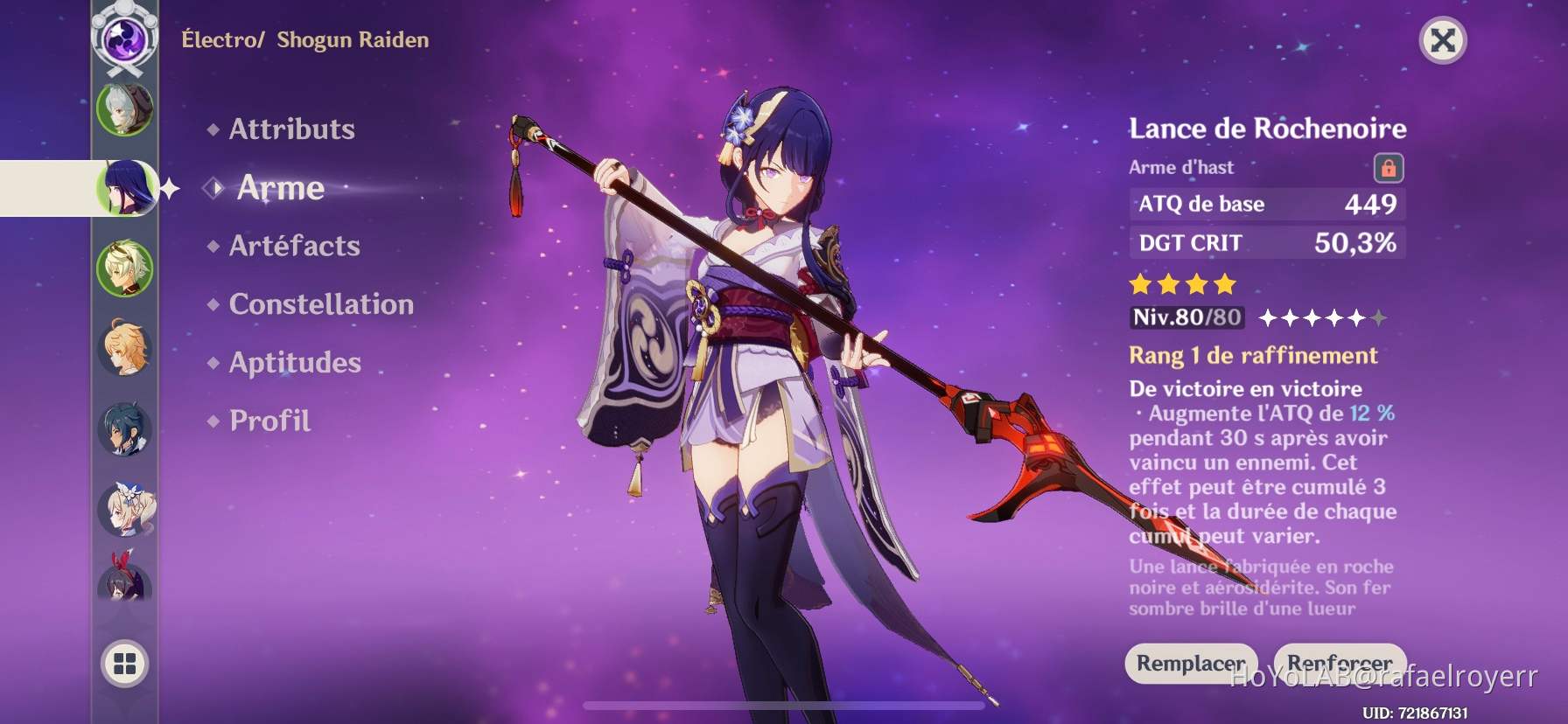This screenshot has width=1568, height=724.
Task: Select the grey-haired character portrait in sidebar
Action: [x=124, y=111]
